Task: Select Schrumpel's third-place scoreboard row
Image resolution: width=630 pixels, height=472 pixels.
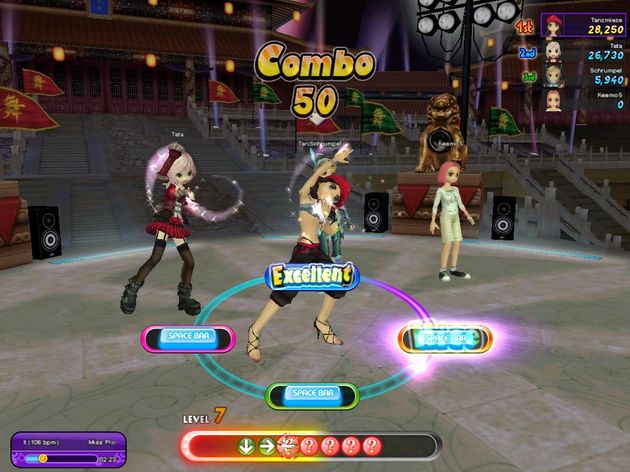Action: click(584, 75)
